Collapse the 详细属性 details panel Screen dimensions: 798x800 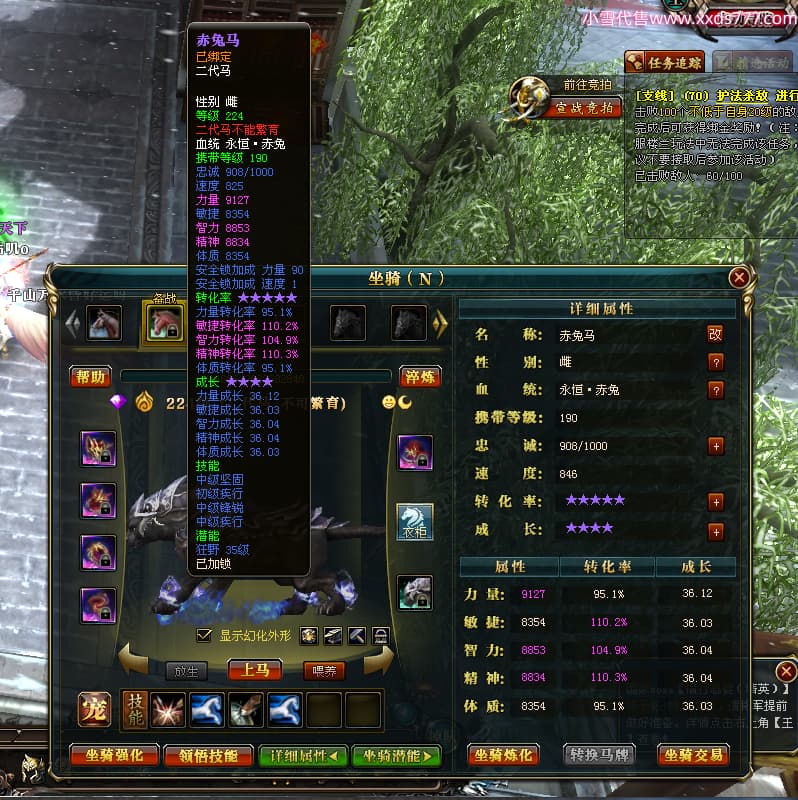click(303, 756)
